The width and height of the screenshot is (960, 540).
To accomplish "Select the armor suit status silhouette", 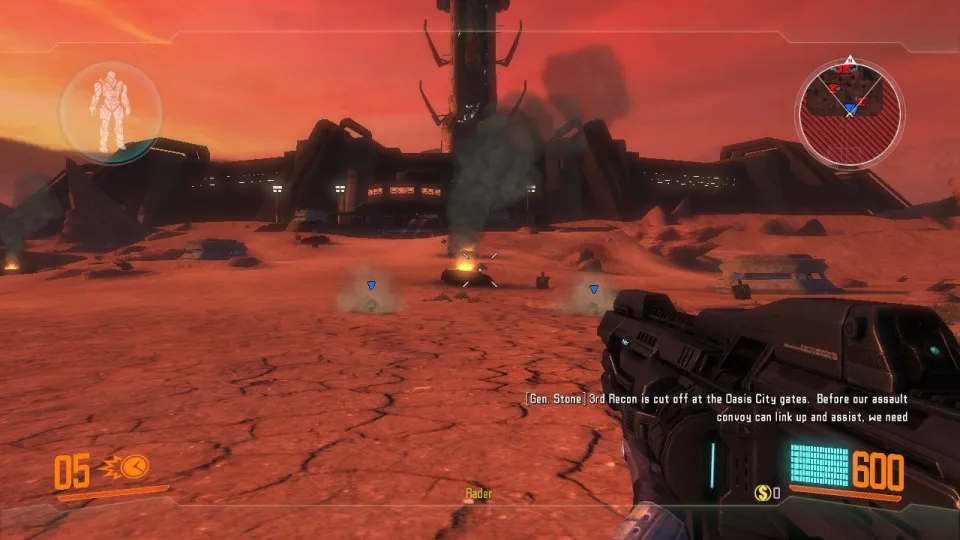I will (x=109, y=108).
